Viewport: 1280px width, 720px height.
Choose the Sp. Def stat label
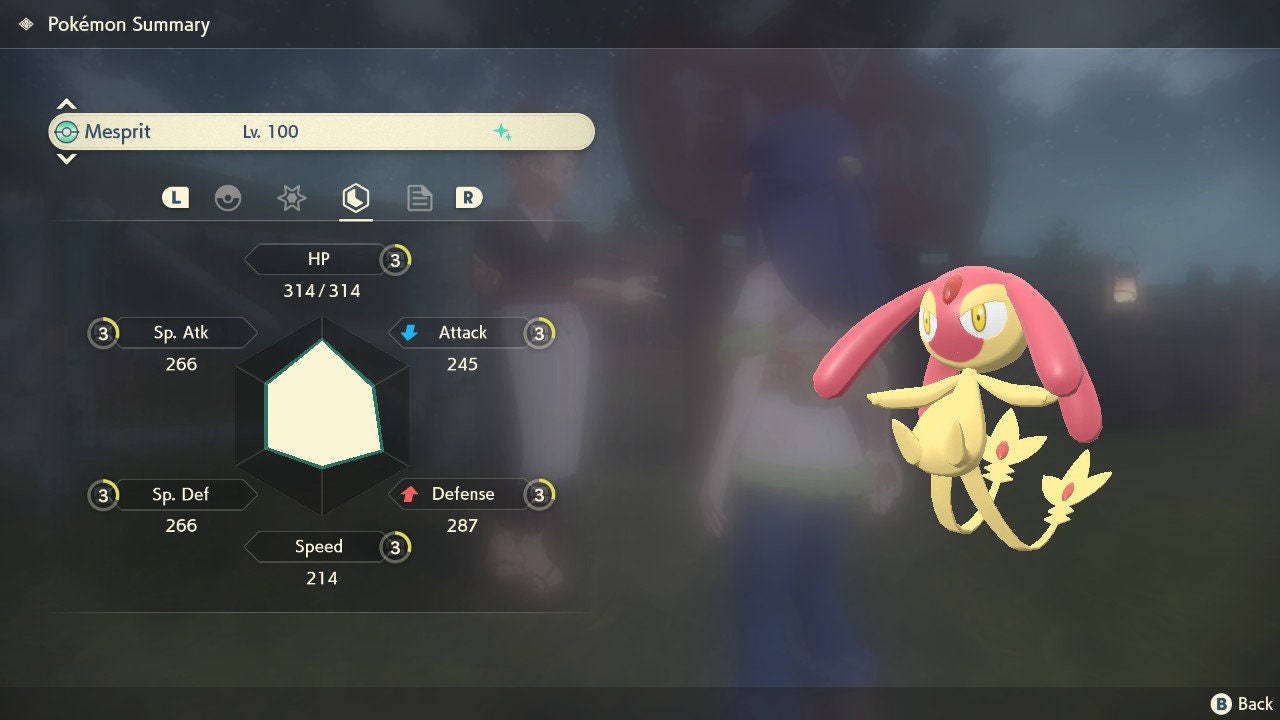coord(181,494)
